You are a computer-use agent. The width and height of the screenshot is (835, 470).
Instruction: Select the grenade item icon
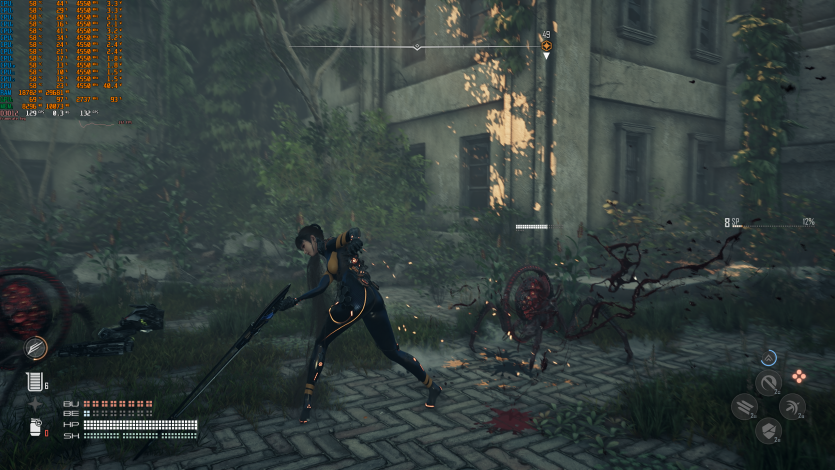[x=33, y=427]
